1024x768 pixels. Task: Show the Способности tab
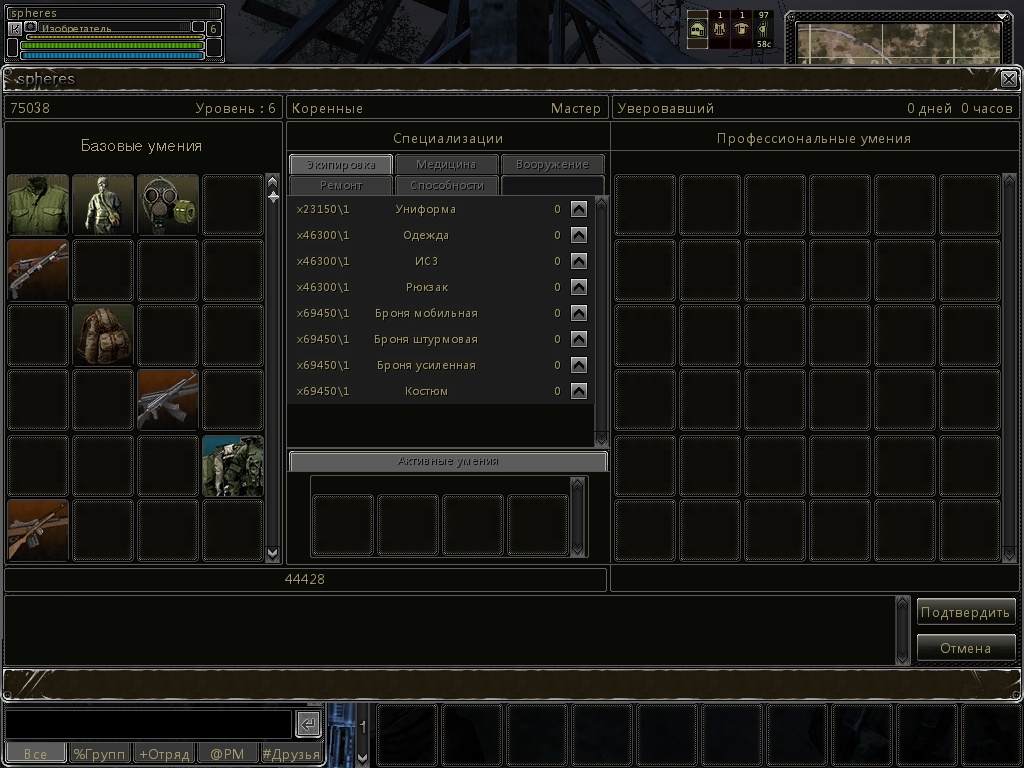coord(446,185)
